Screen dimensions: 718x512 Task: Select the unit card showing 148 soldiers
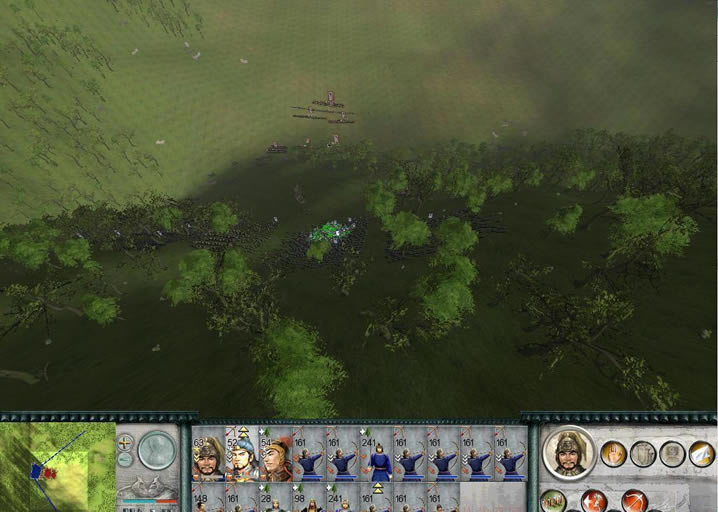(x=208, y=499)
